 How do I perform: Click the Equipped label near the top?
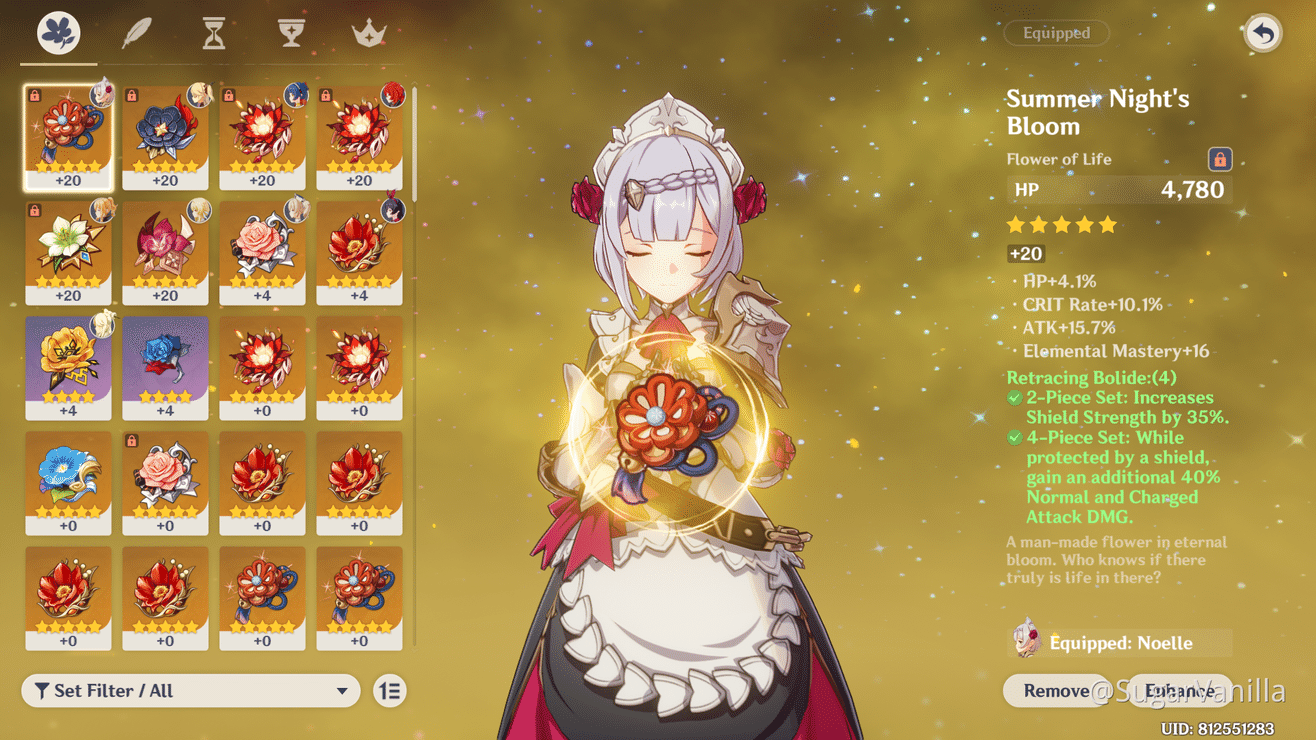pos(1056,33)
